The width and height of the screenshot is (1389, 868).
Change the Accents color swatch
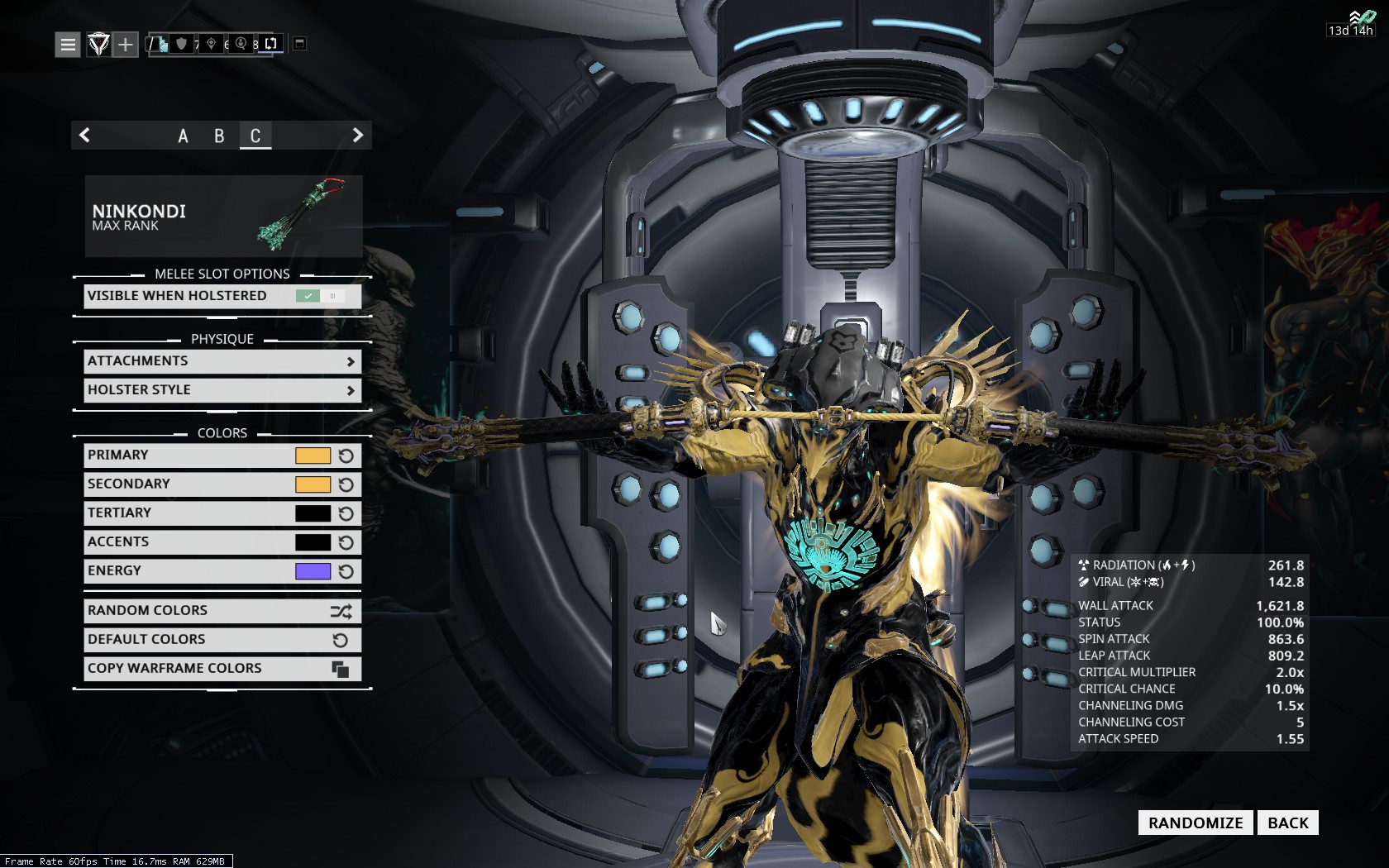point(313,542)
